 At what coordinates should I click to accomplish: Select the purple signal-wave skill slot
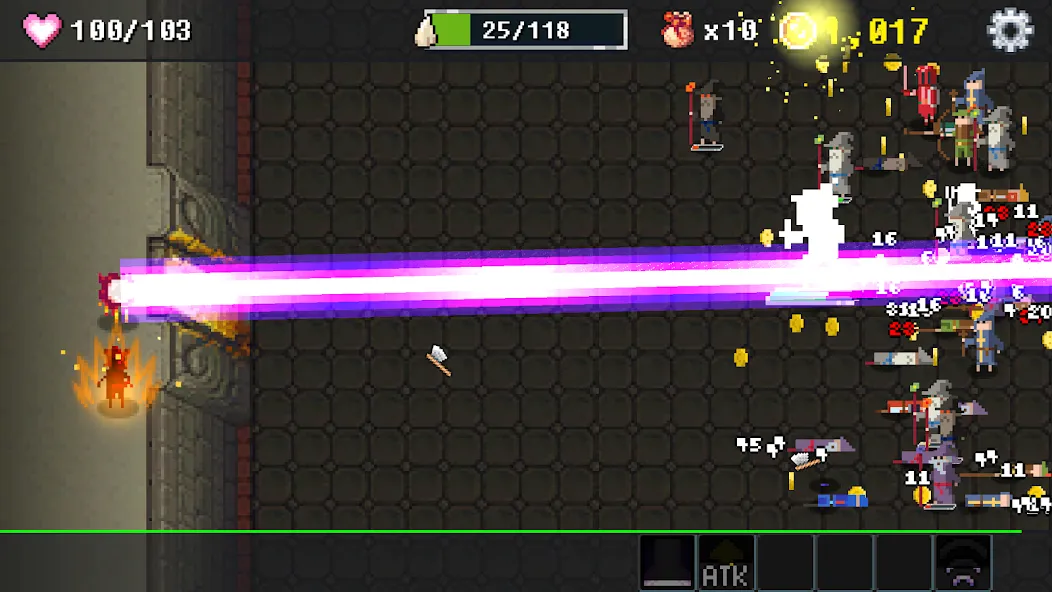(963, 562)
